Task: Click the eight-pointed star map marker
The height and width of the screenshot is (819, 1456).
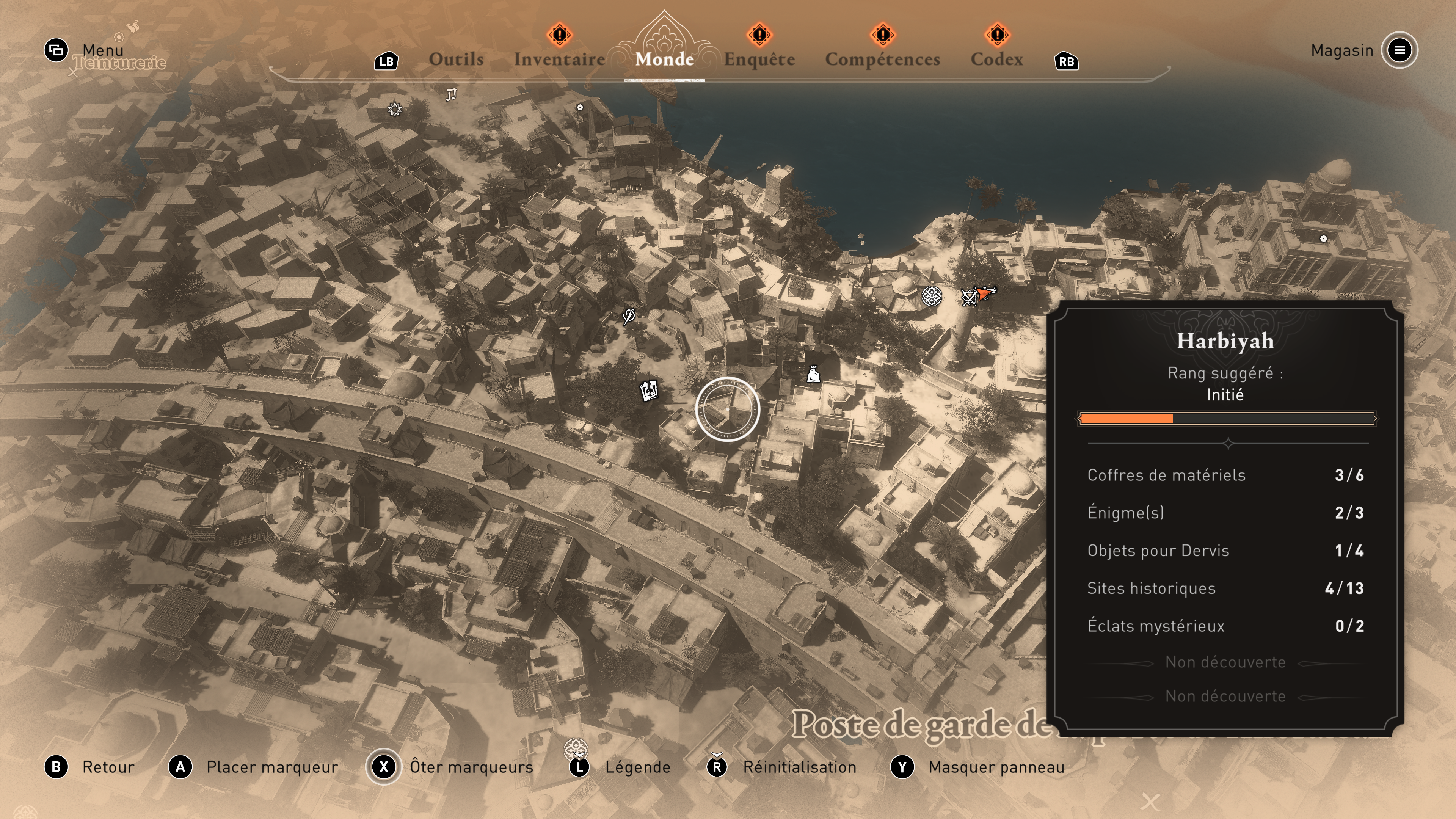Action: coord(394,108)
